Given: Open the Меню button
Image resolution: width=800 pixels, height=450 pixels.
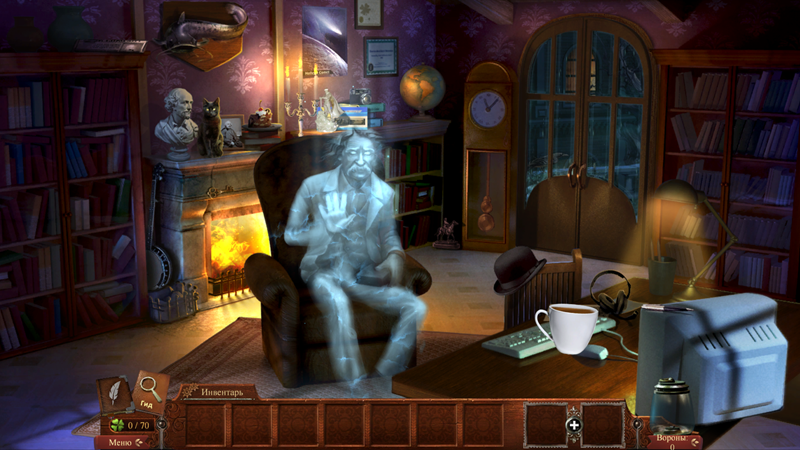Looking at the screenshot, I should point(120,442).
